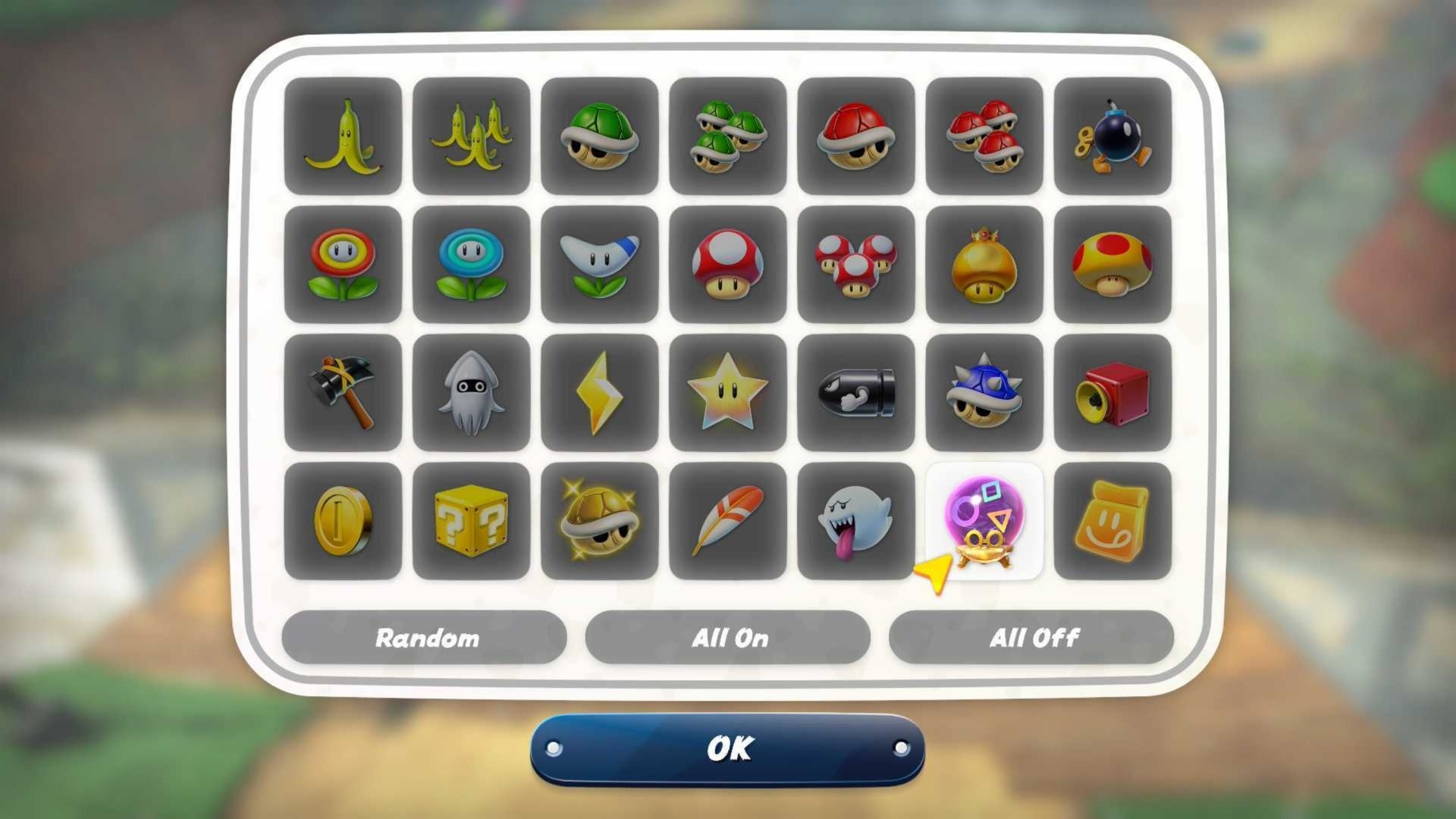Toggle the Coin item on

point(343,522)
